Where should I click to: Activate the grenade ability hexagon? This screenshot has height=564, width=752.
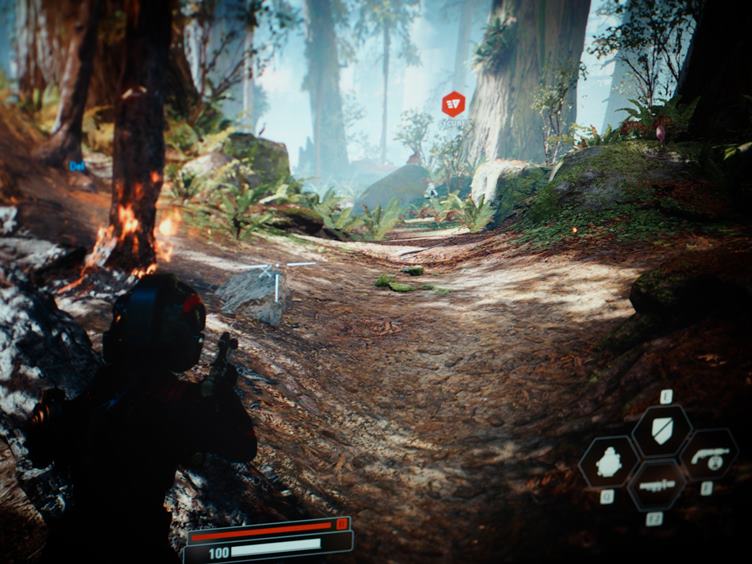pyautogui.click(x=609, y=461)
